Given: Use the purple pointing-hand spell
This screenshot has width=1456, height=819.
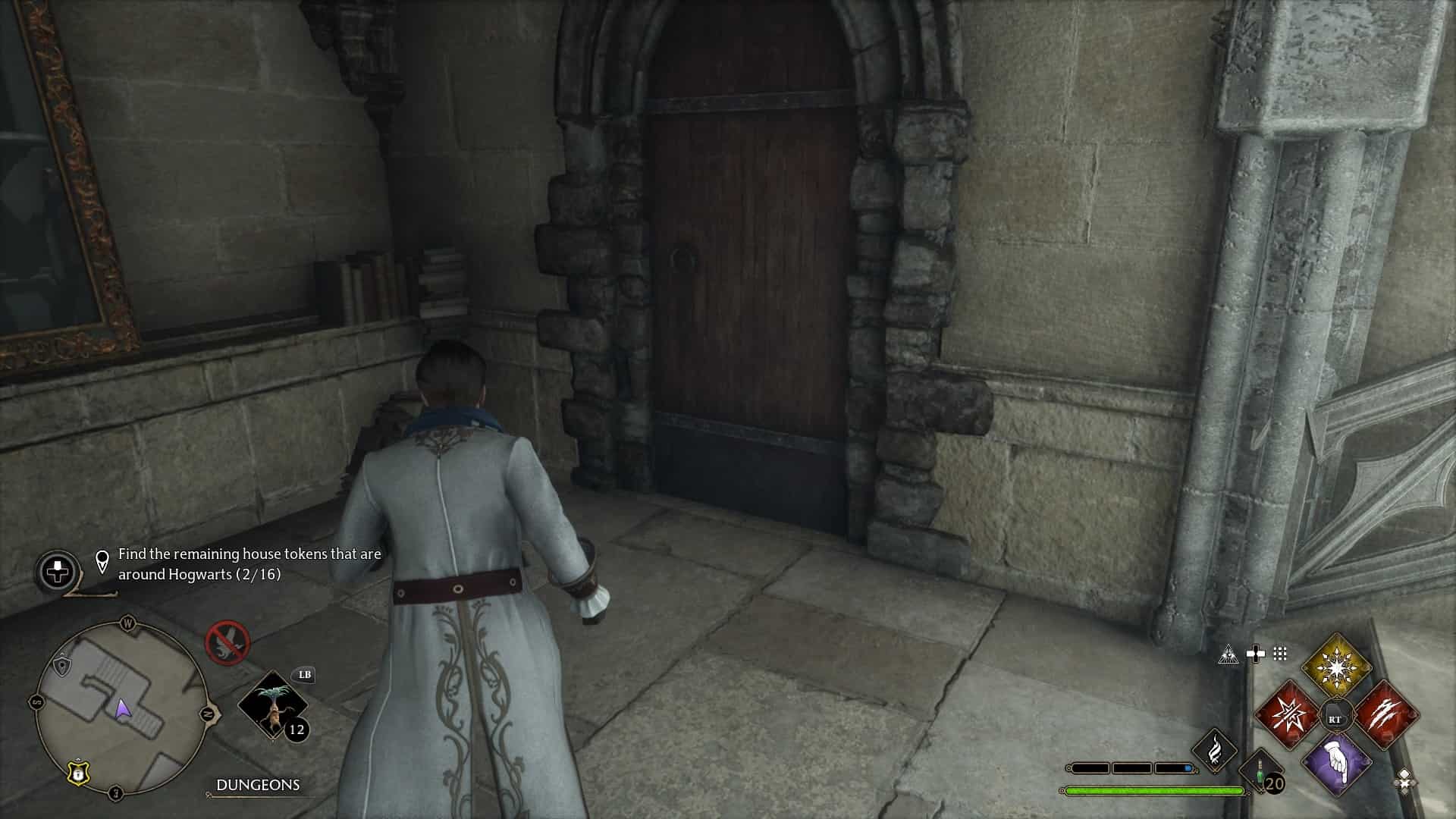Looking at the screenshot, I should tap(1336, 764).
